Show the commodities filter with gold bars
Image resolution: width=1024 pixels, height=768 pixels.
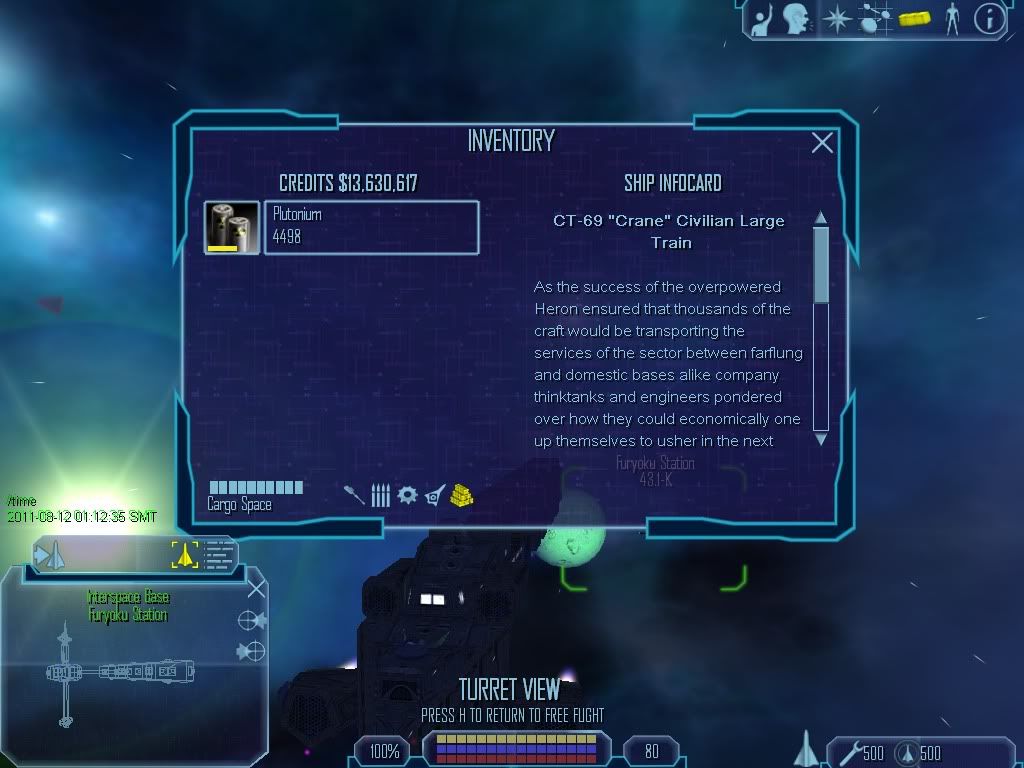pyautogui.click(x=461, y=495)
